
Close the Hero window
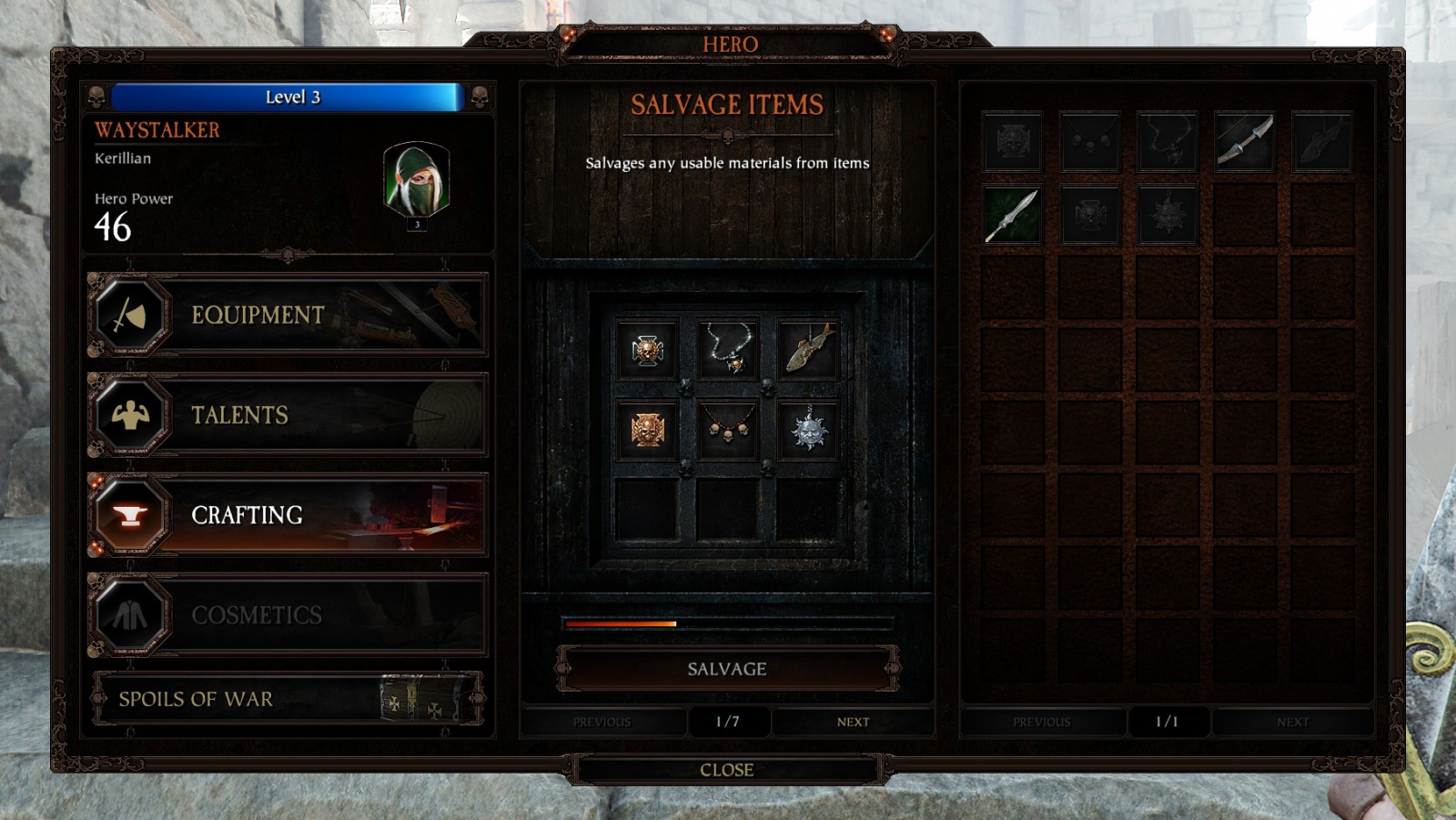pos(727,770)
